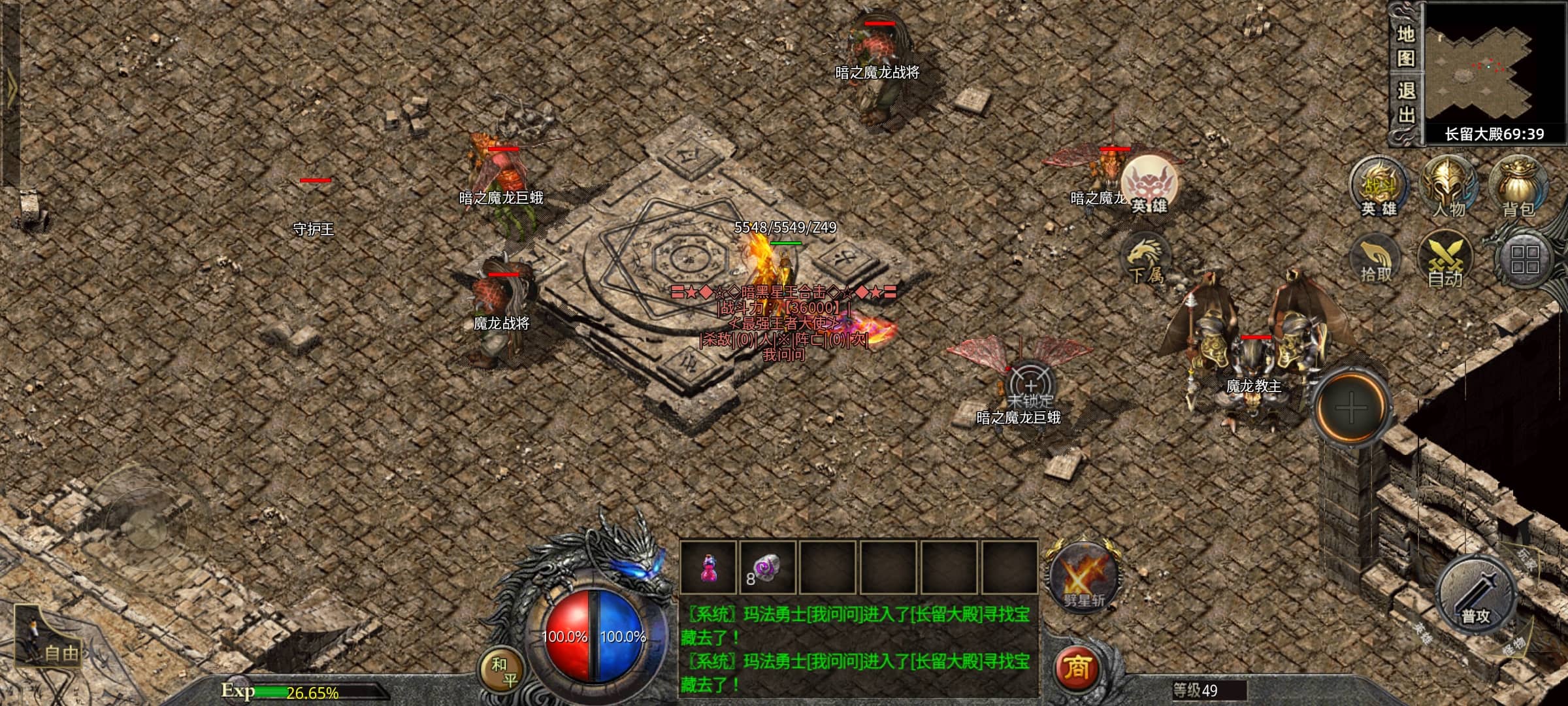Open the 战斗 英雄 hero menu icon
The width and height of the screenshot is (1568, 706).
(x=1379, y=188)
